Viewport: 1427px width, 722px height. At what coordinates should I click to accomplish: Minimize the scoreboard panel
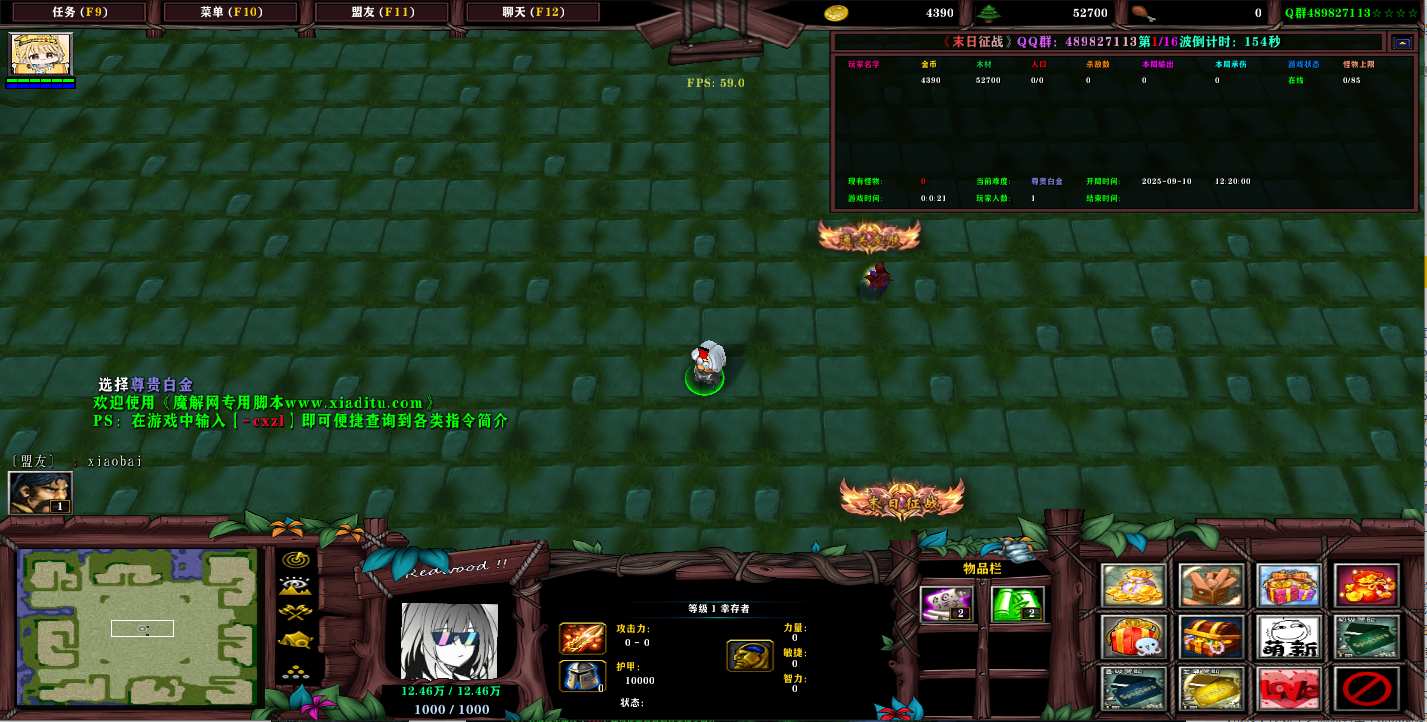(x=1400, y=42)
